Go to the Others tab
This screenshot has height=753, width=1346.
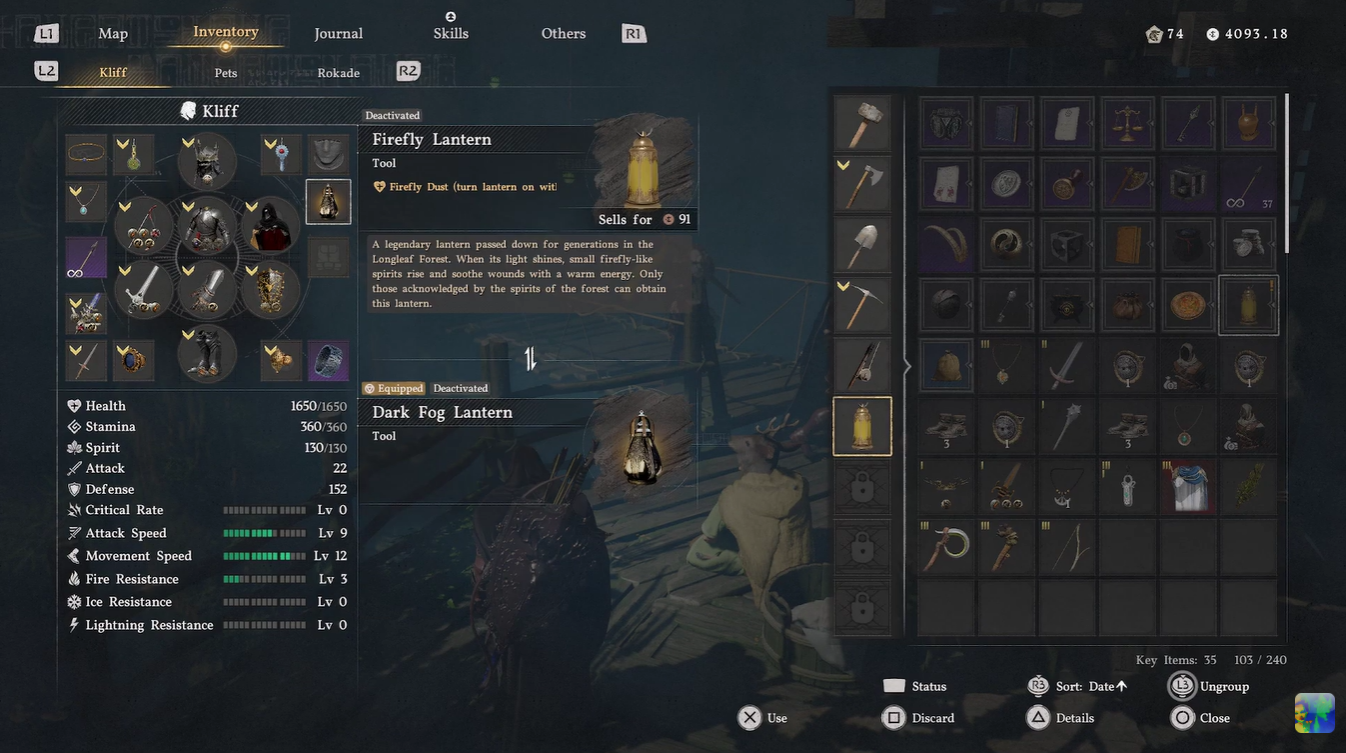tap(563, 33)
